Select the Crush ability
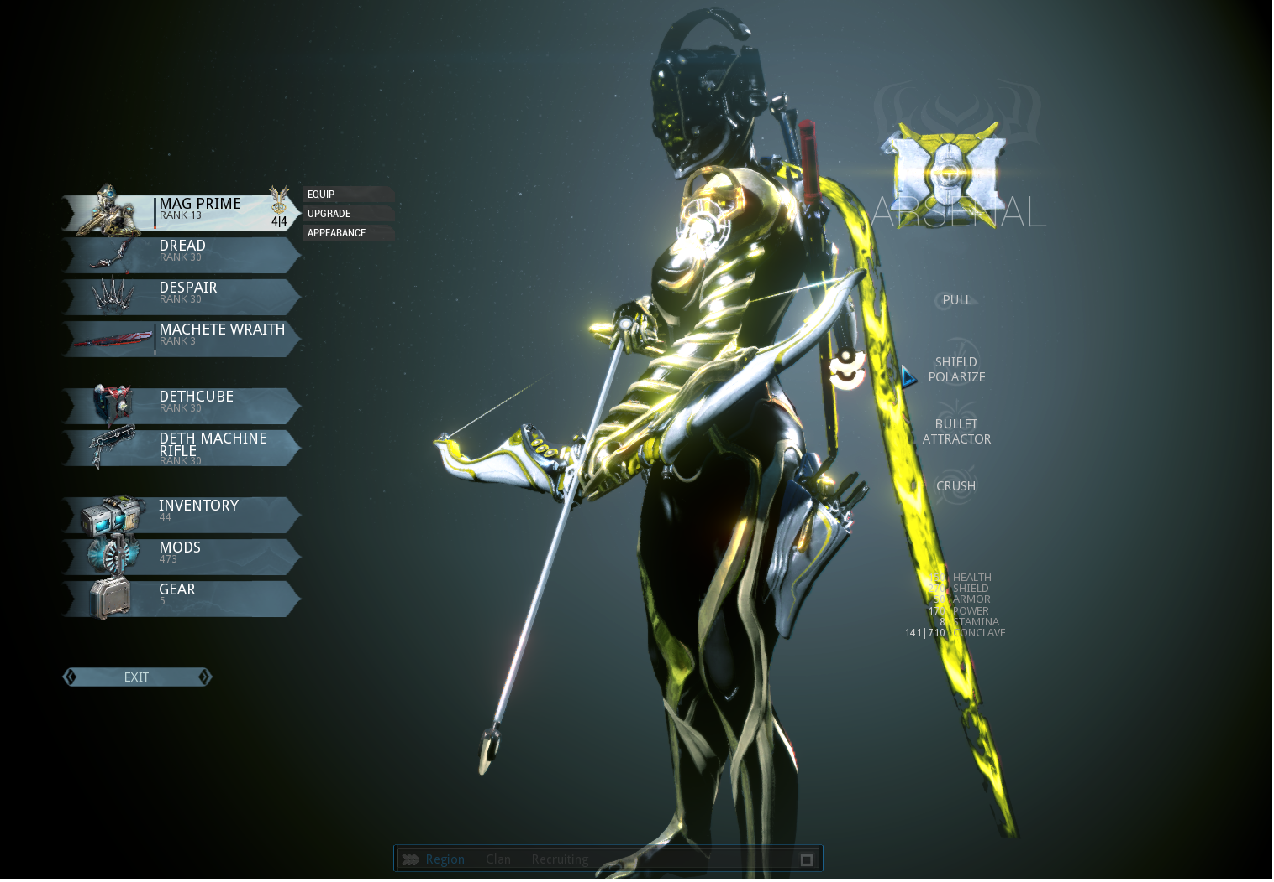The width and height of the screenshot is (1274, 882). (x=956, y=486)
